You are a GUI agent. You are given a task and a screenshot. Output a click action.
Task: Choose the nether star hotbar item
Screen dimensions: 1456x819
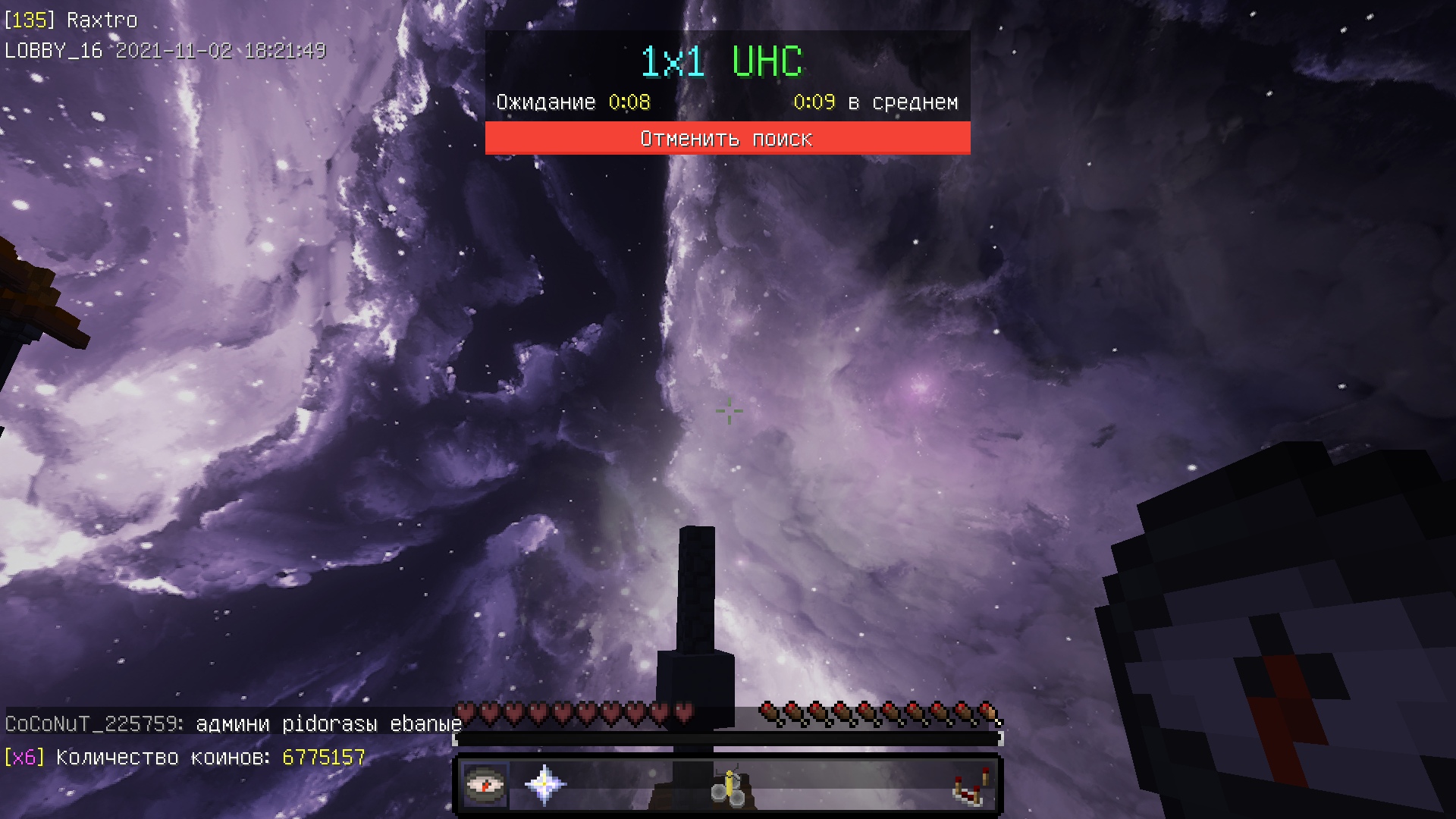544,785
